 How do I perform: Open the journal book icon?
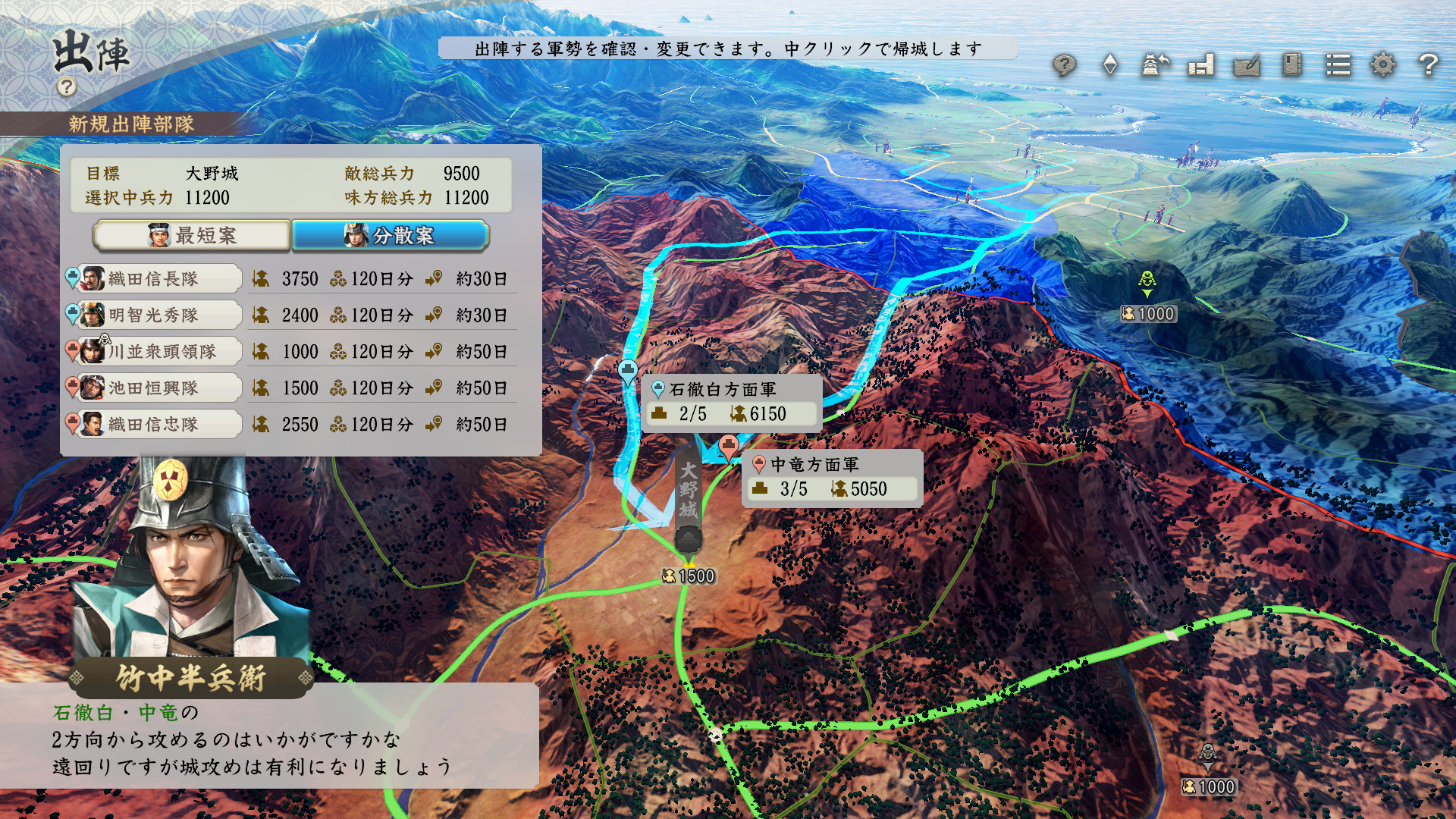[1291, 67]
